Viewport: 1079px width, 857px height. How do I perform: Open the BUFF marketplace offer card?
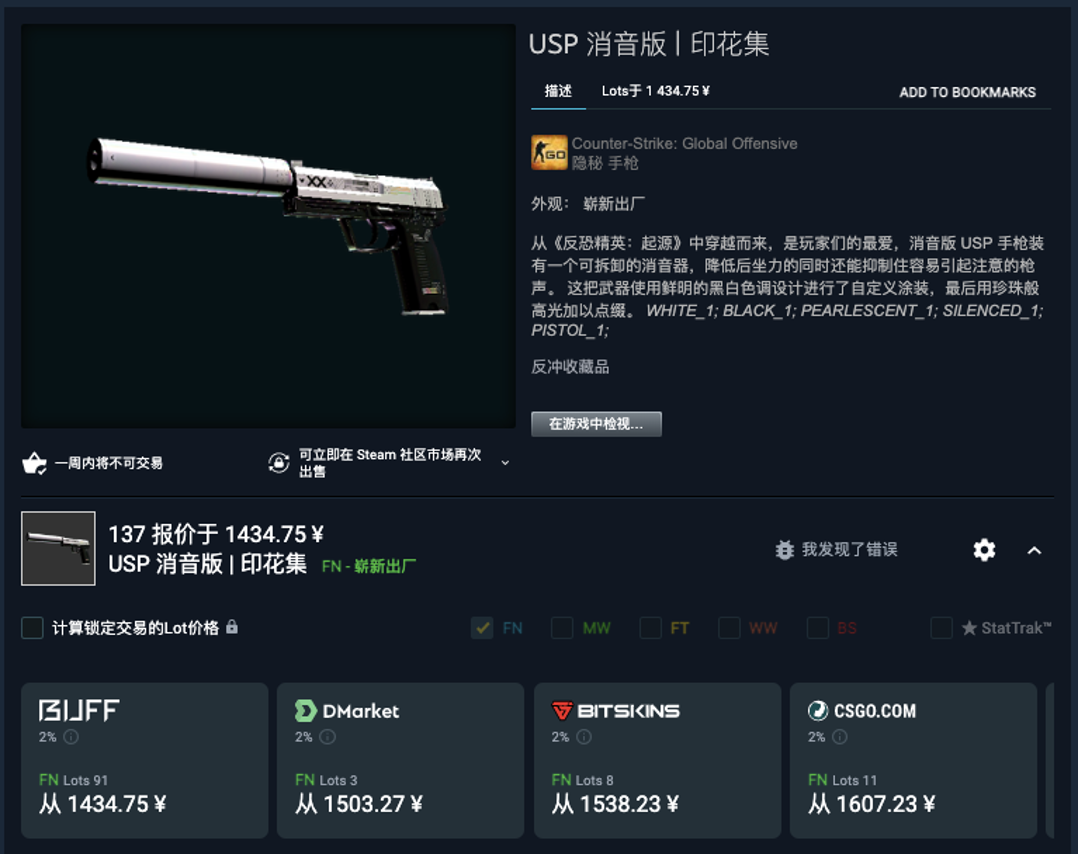[144, 760]
